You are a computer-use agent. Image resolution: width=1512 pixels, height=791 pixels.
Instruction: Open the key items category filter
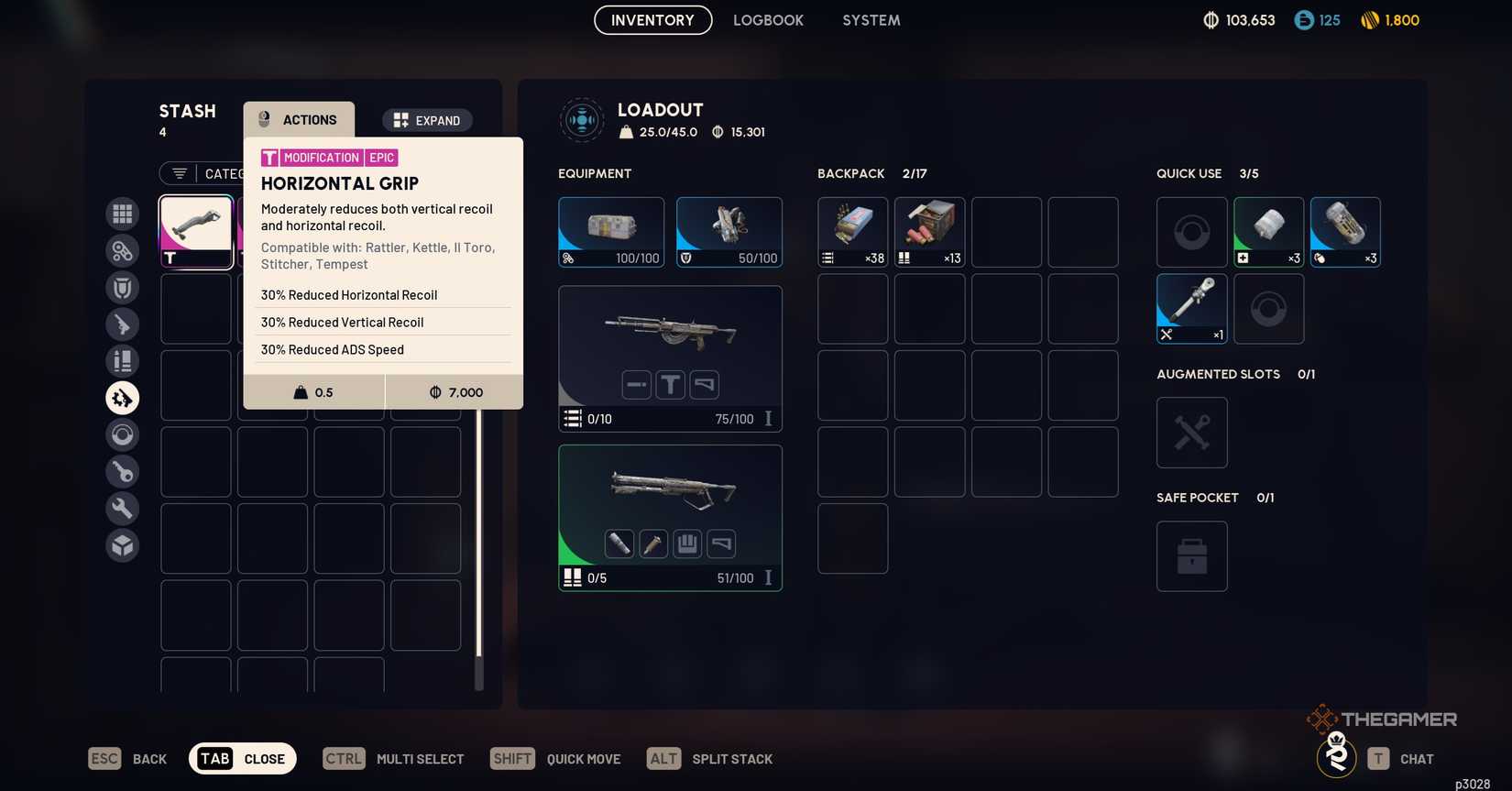(x=122, y=471)
